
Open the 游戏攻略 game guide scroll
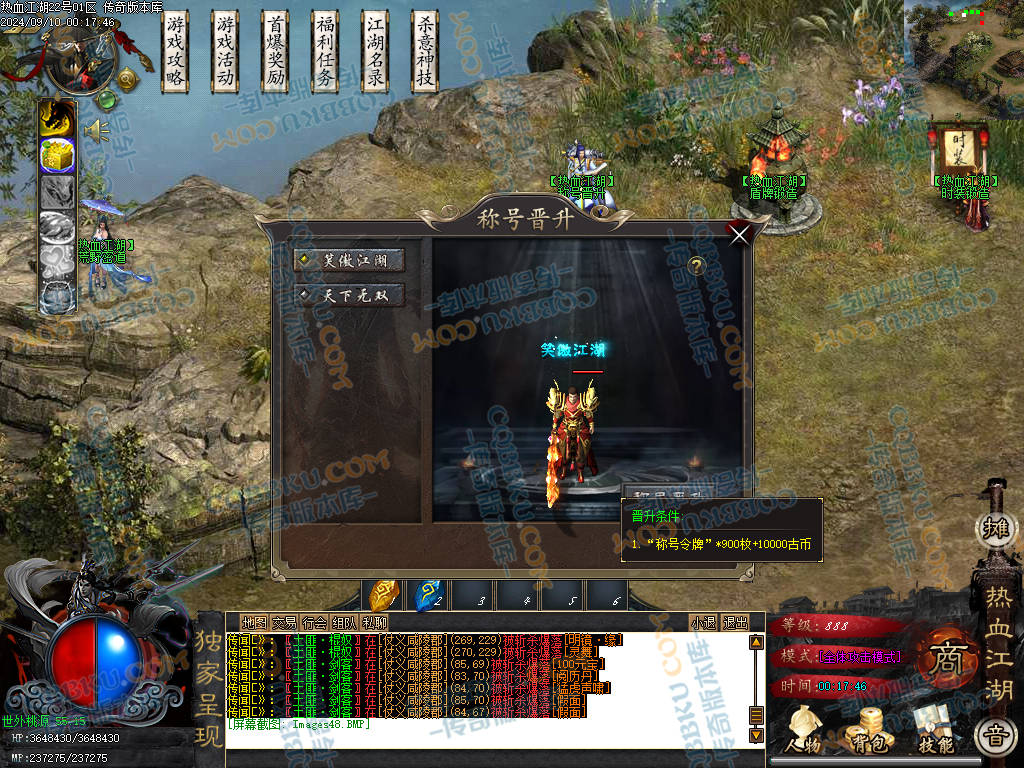pos(176,51)
